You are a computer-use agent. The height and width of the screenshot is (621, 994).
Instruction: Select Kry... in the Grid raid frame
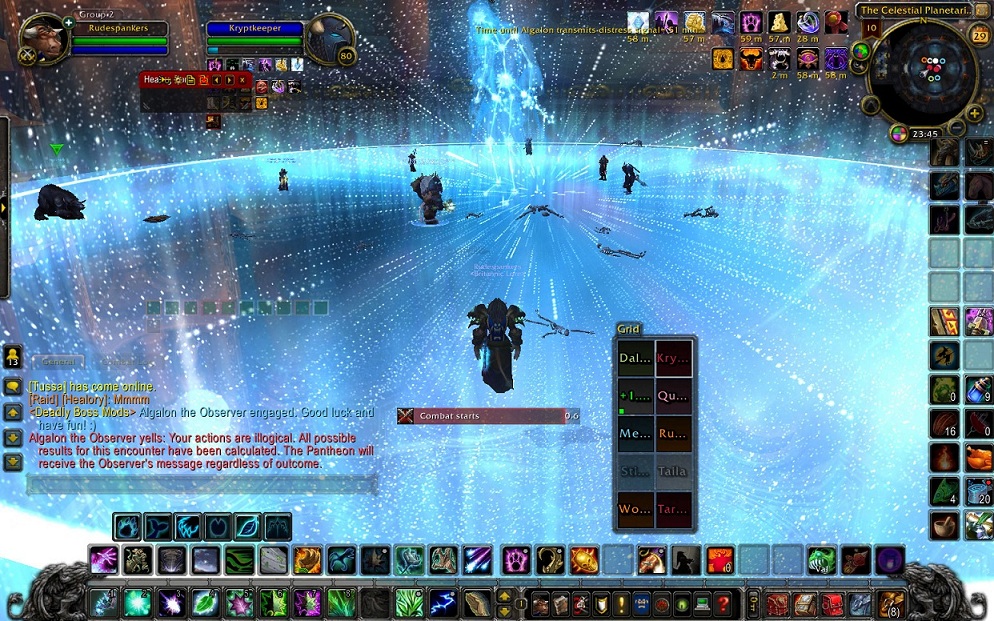673,358
